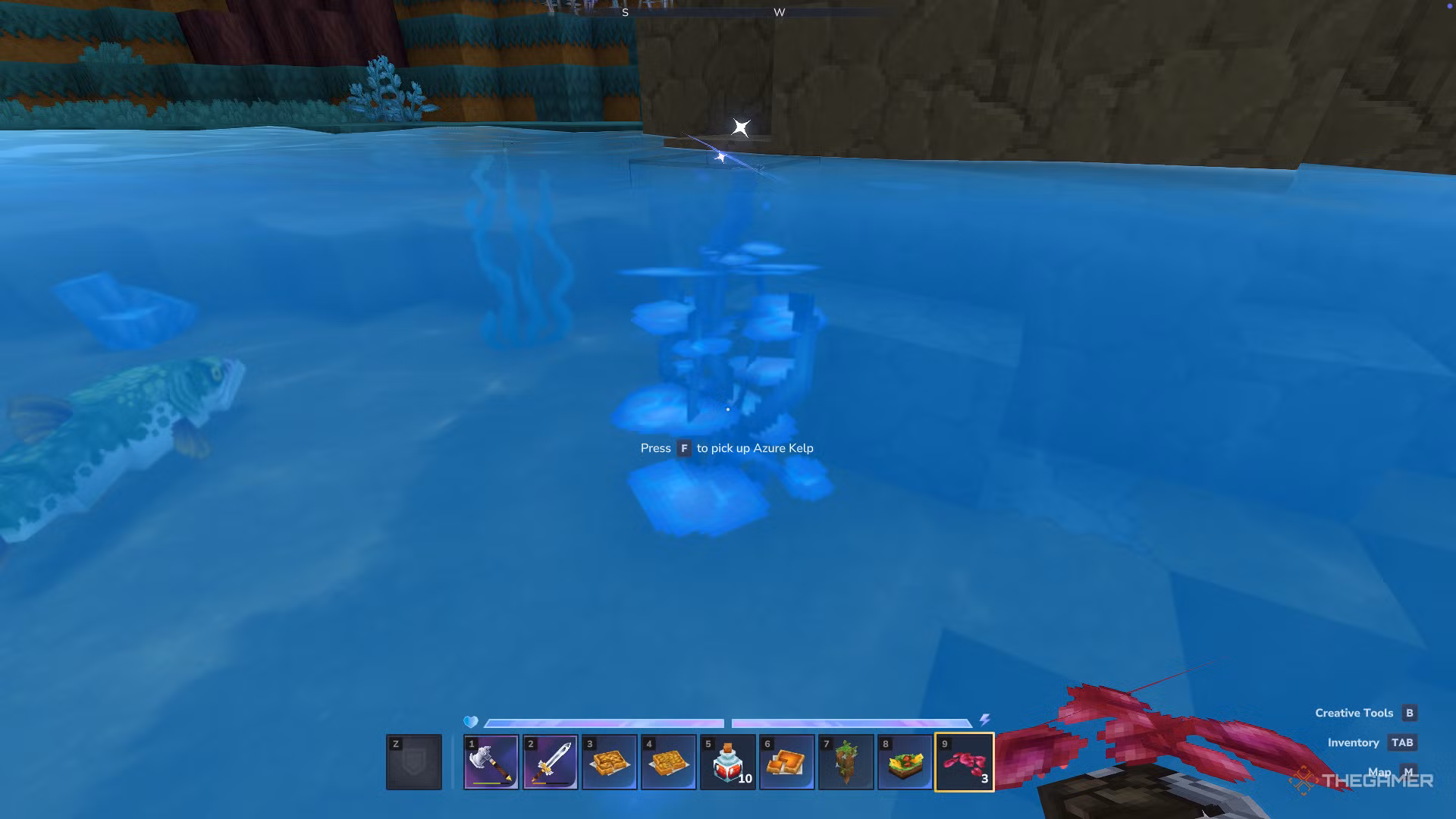Select the toast stack in hotbar slot 3

coord(610,761)
